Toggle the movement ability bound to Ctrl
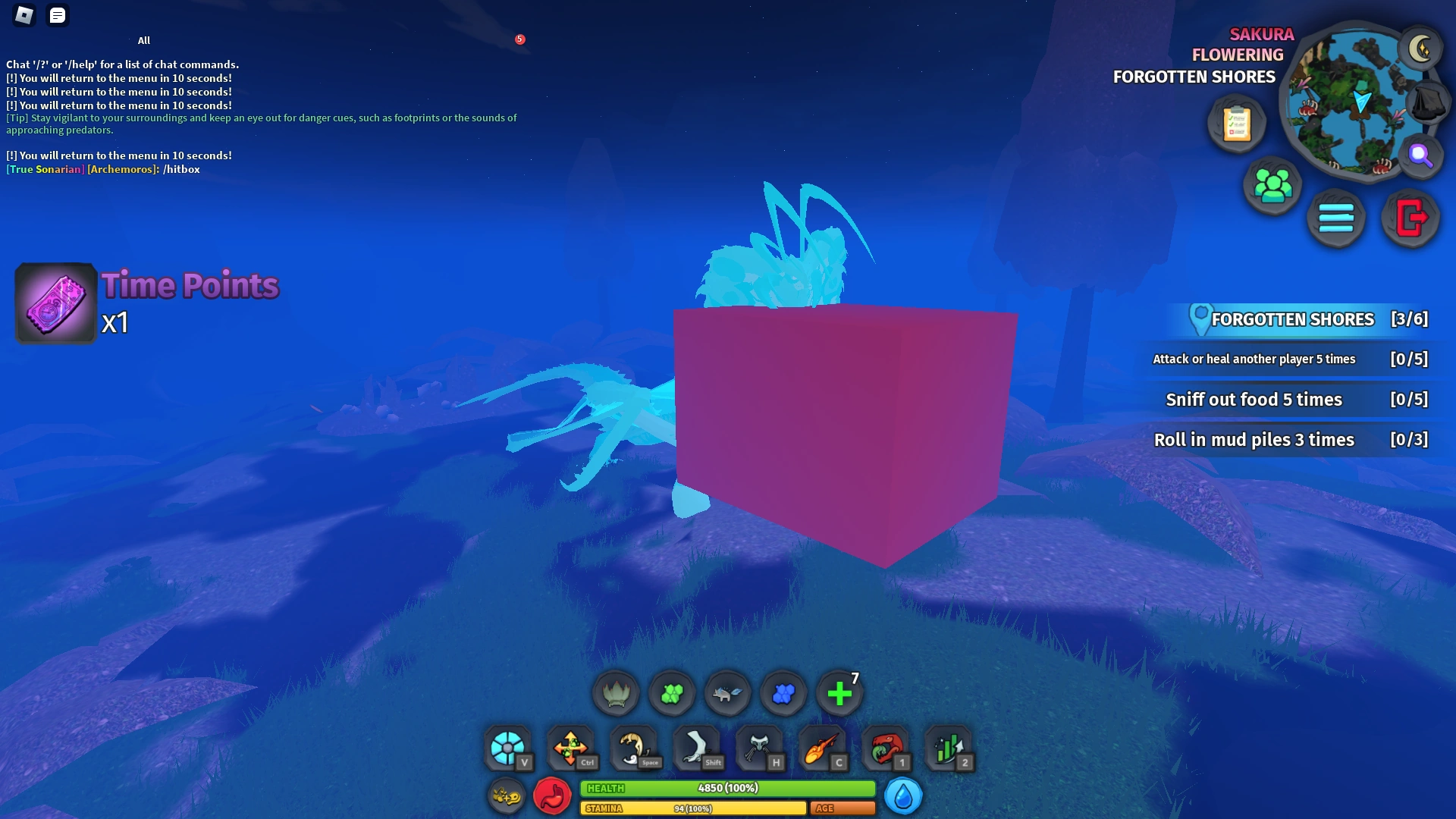The image size is (1456, 819). [572, 748]
